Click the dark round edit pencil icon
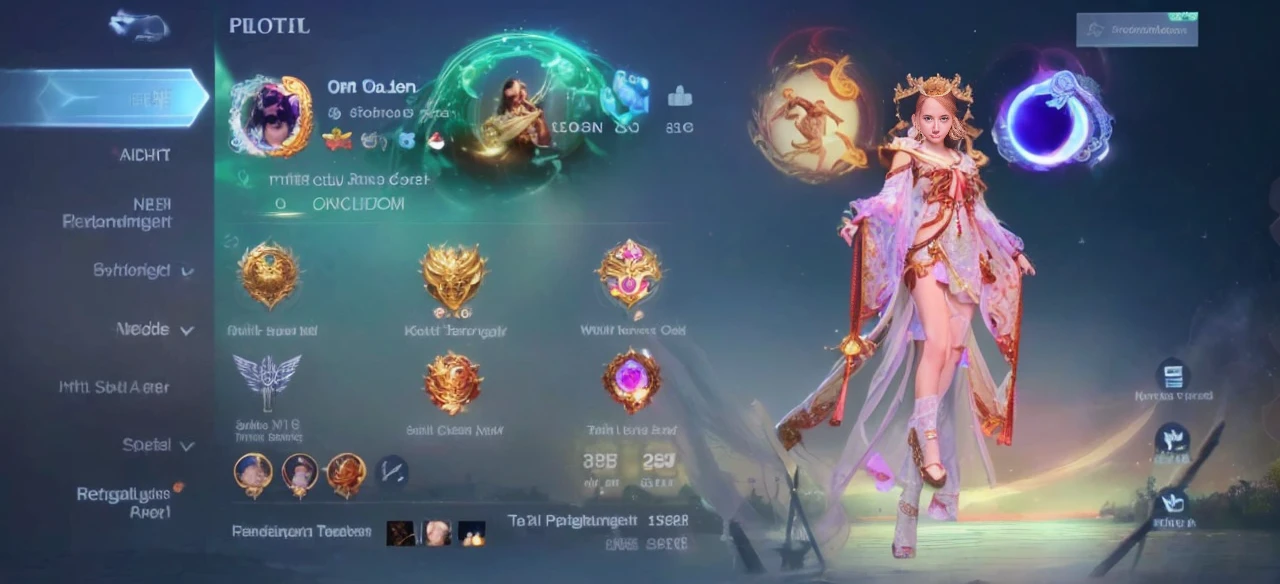The width and height of the screenshot is (1280, 584). 391,470
